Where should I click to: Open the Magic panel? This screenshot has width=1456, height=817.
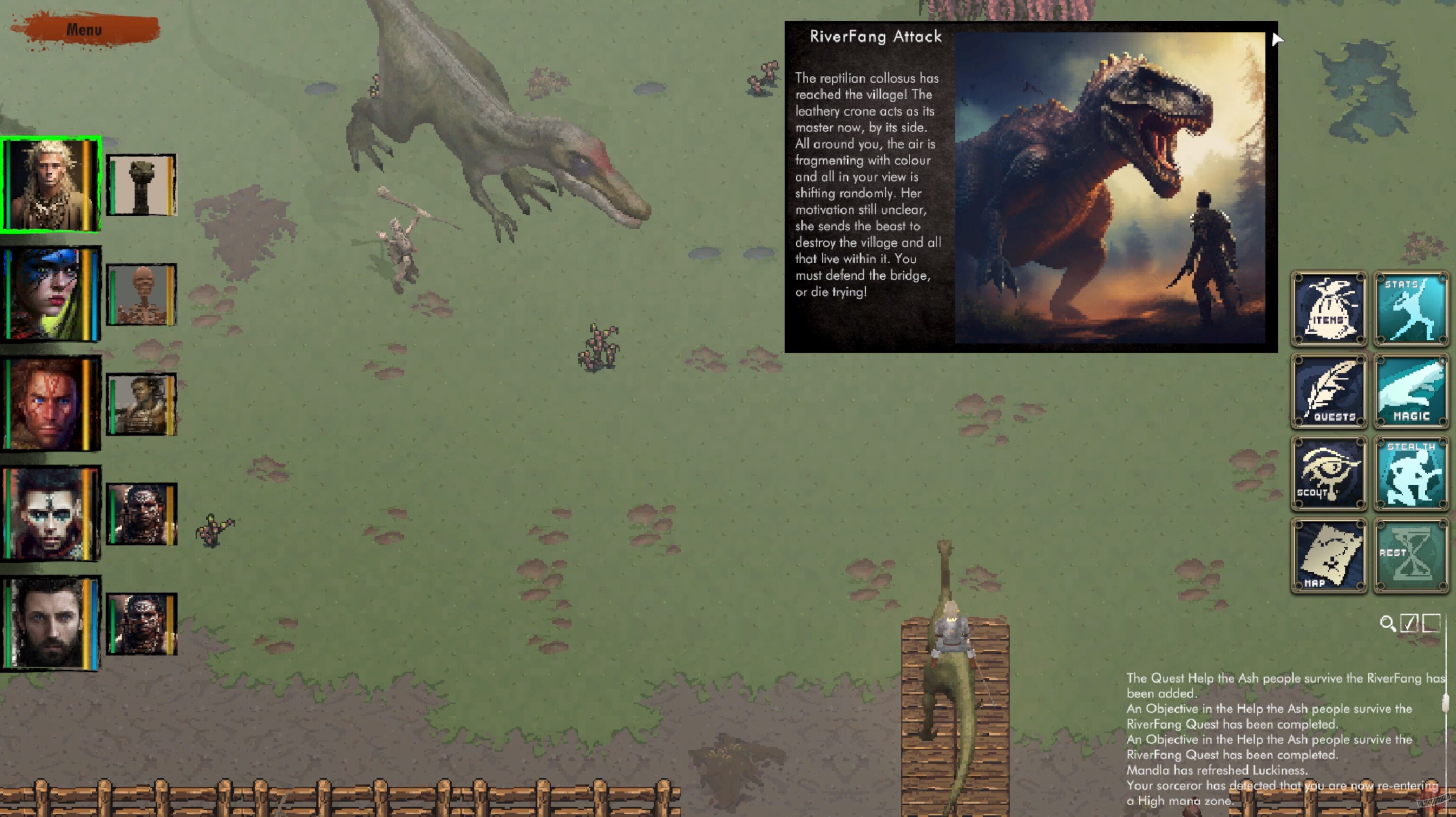coord(1410,392)
